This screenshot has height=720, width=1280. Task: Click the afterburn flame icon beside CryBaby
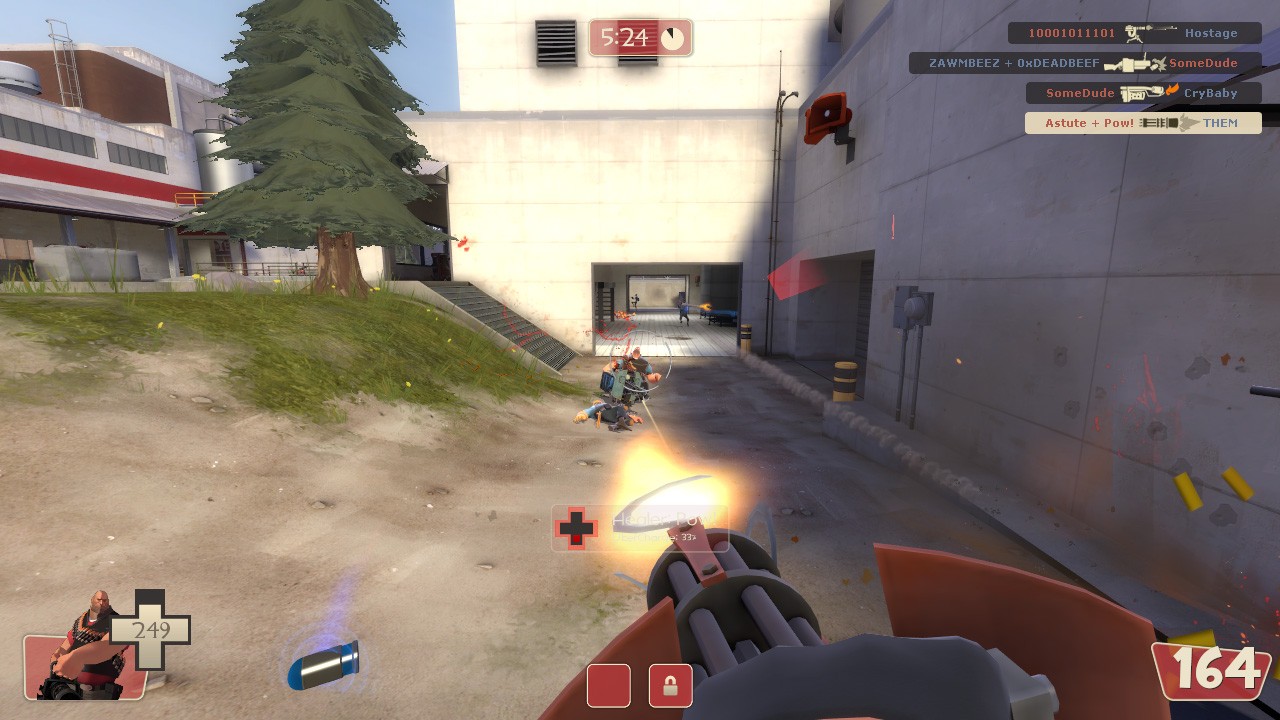pos(1172,90)
